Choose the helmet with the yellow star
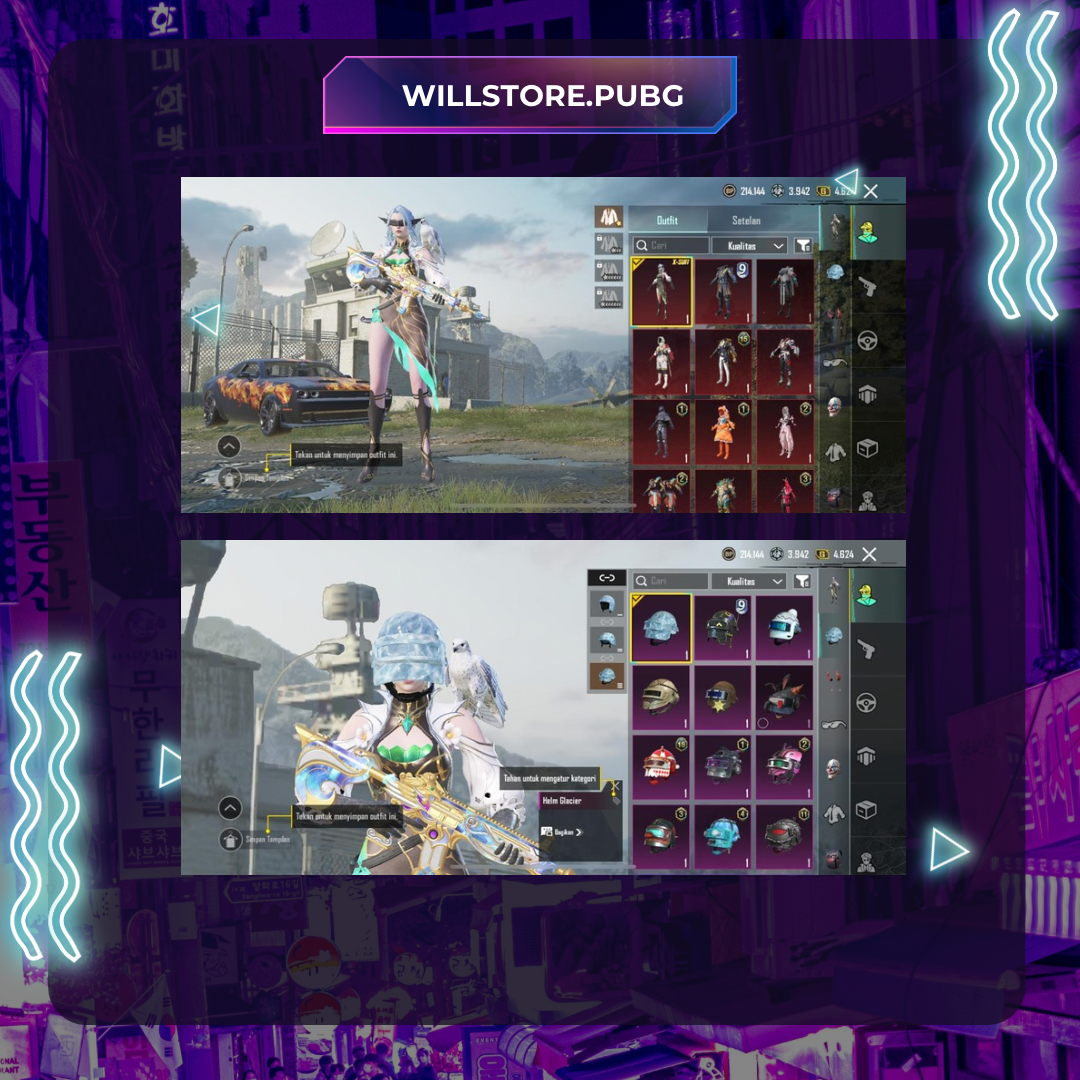 pyautogui.click(x=722, y=698)
